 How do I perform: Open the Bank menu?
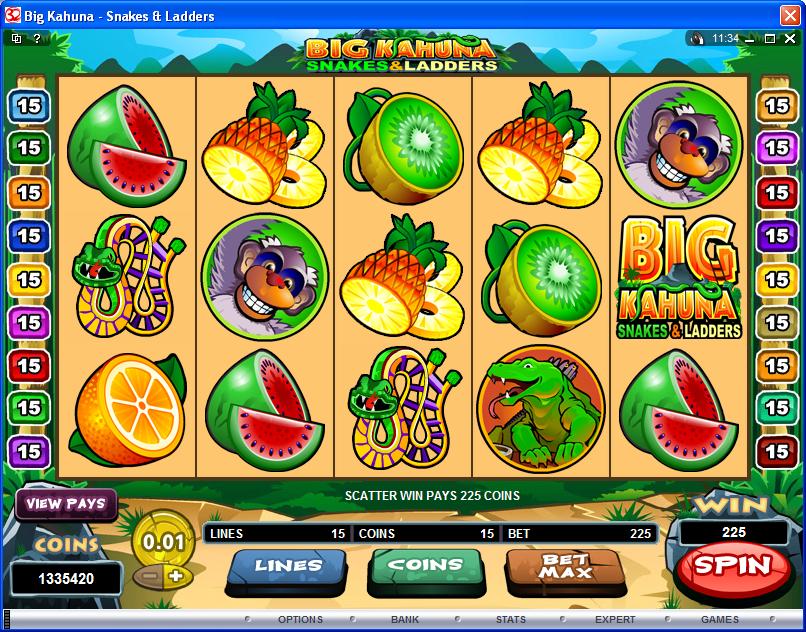coord(405,620)
